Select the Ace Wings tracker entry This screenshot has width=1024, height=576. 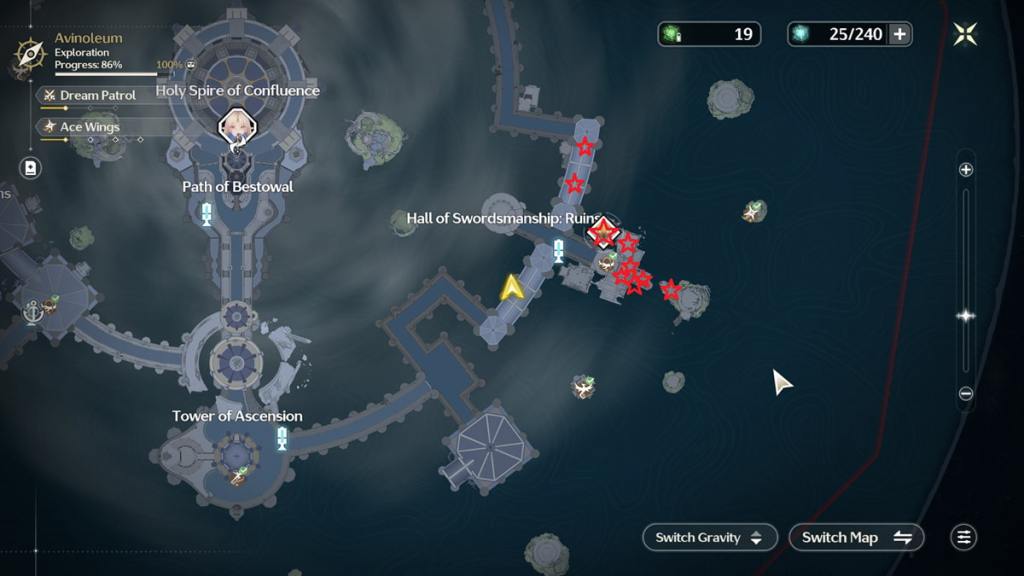(x=89, y=127)
